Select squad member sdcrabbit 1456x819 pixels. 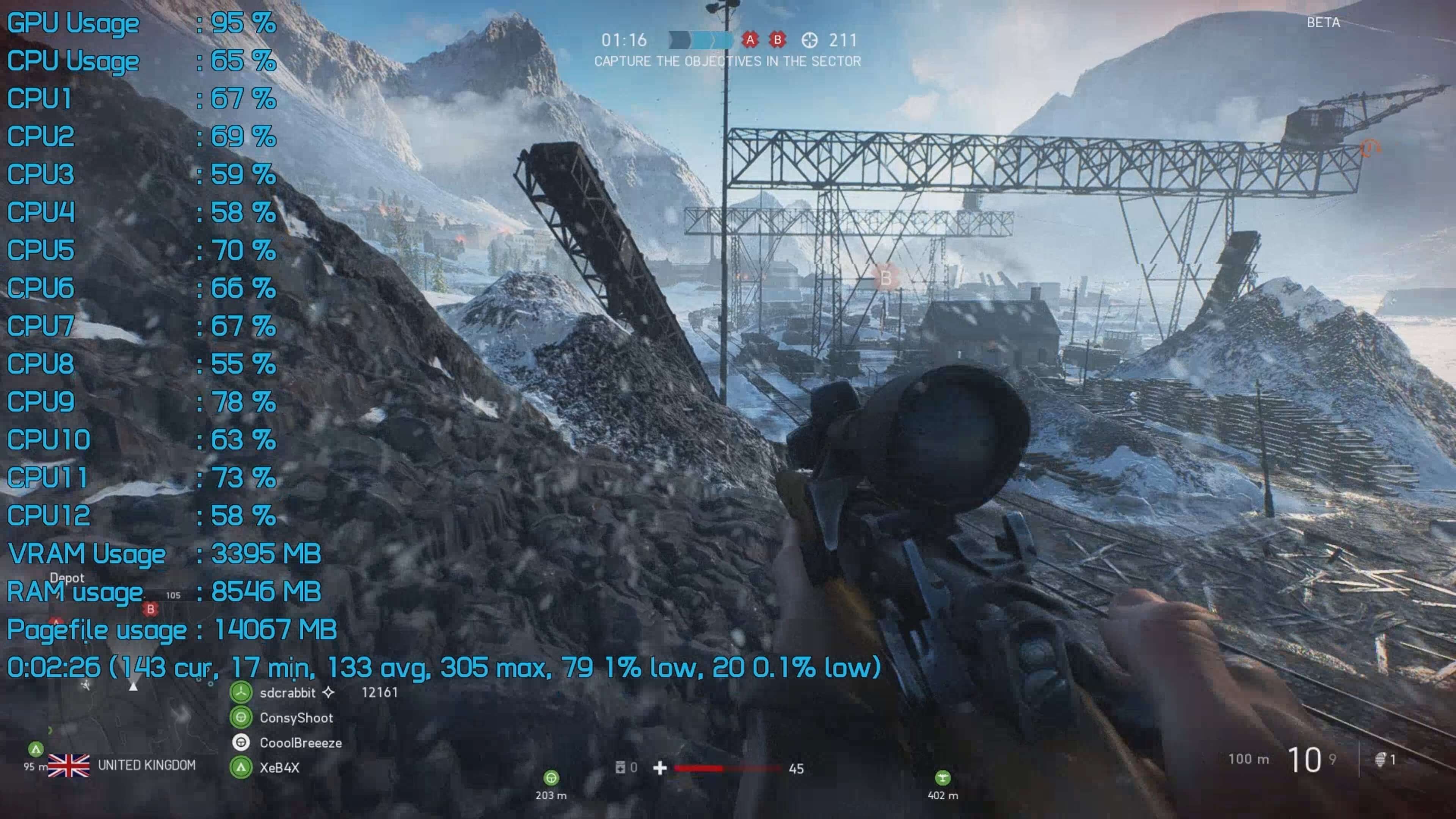coord(287,692)
